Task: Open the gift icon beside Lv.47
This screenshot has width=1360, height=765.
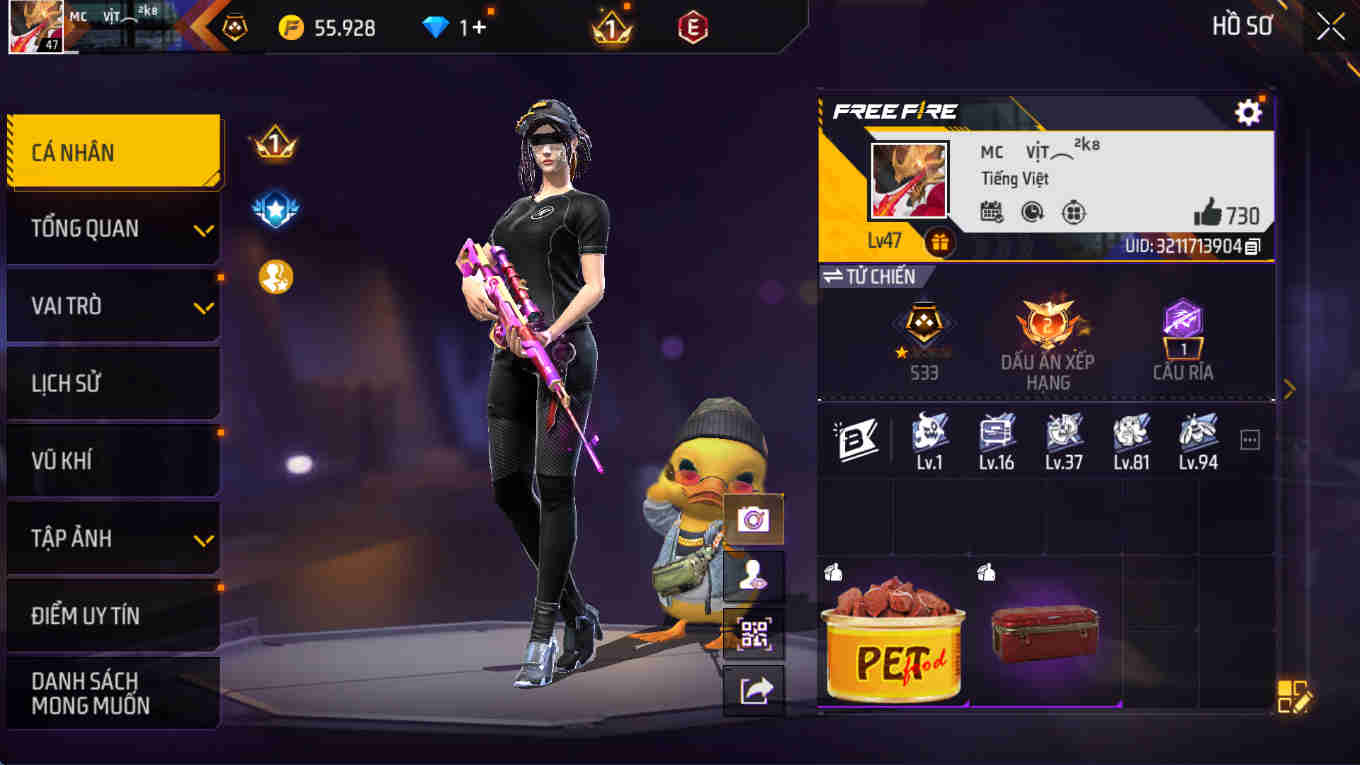Action: (x=938, y=240)
